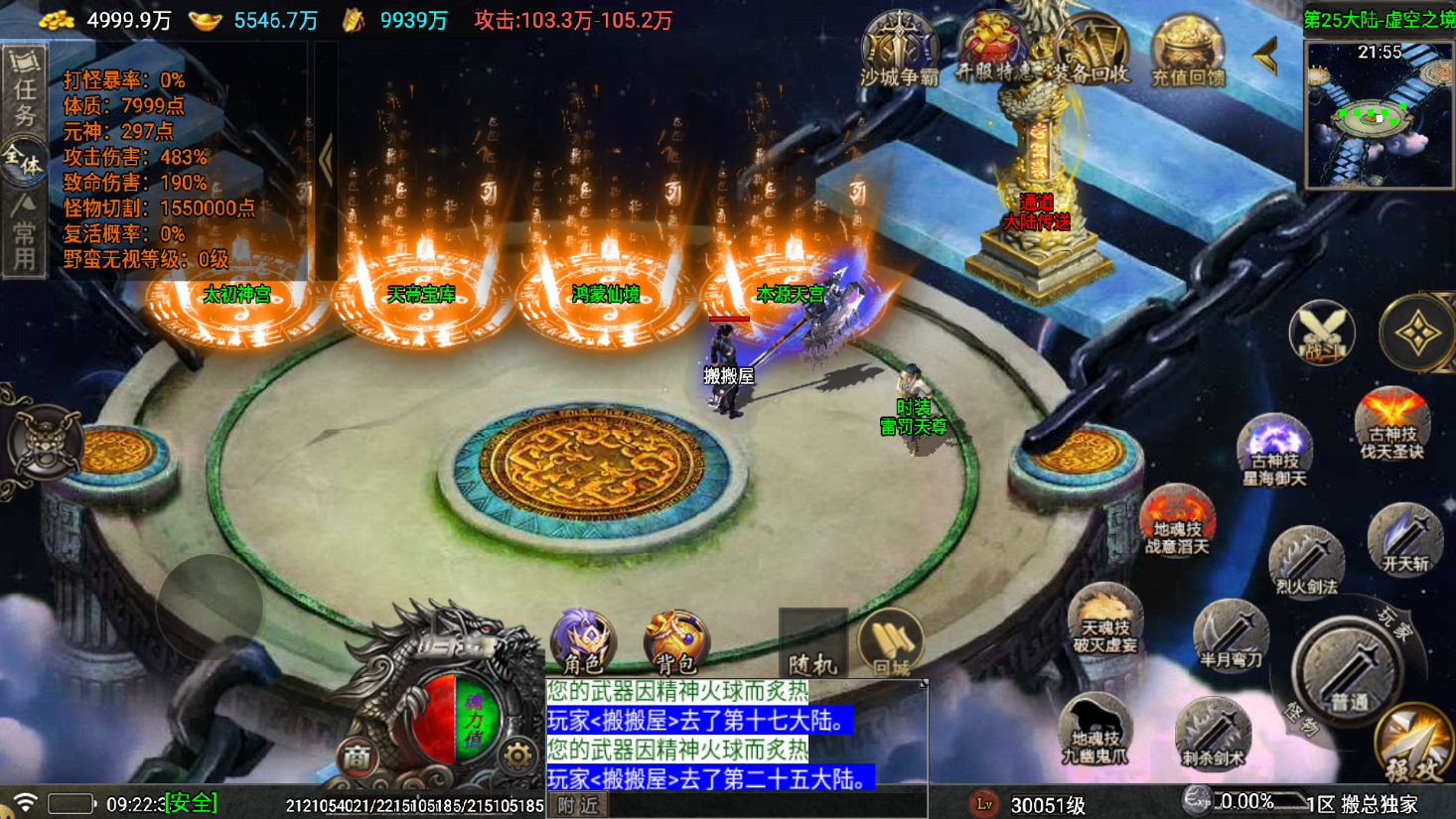Switch to the 常用 tab
Viewport: 1456px width, 819px height.
[24, 234]
